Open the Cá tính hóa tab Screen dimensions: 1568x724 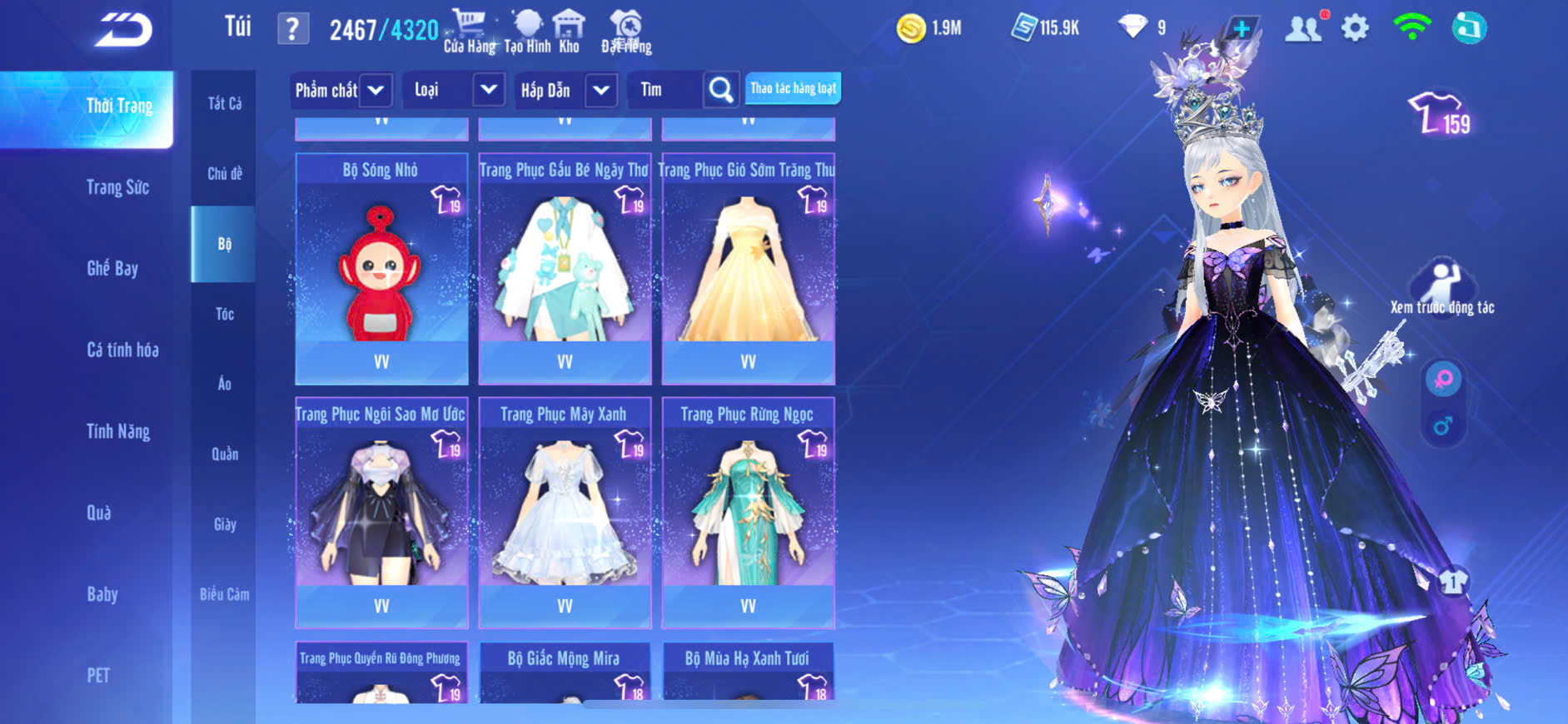point(122,350)
